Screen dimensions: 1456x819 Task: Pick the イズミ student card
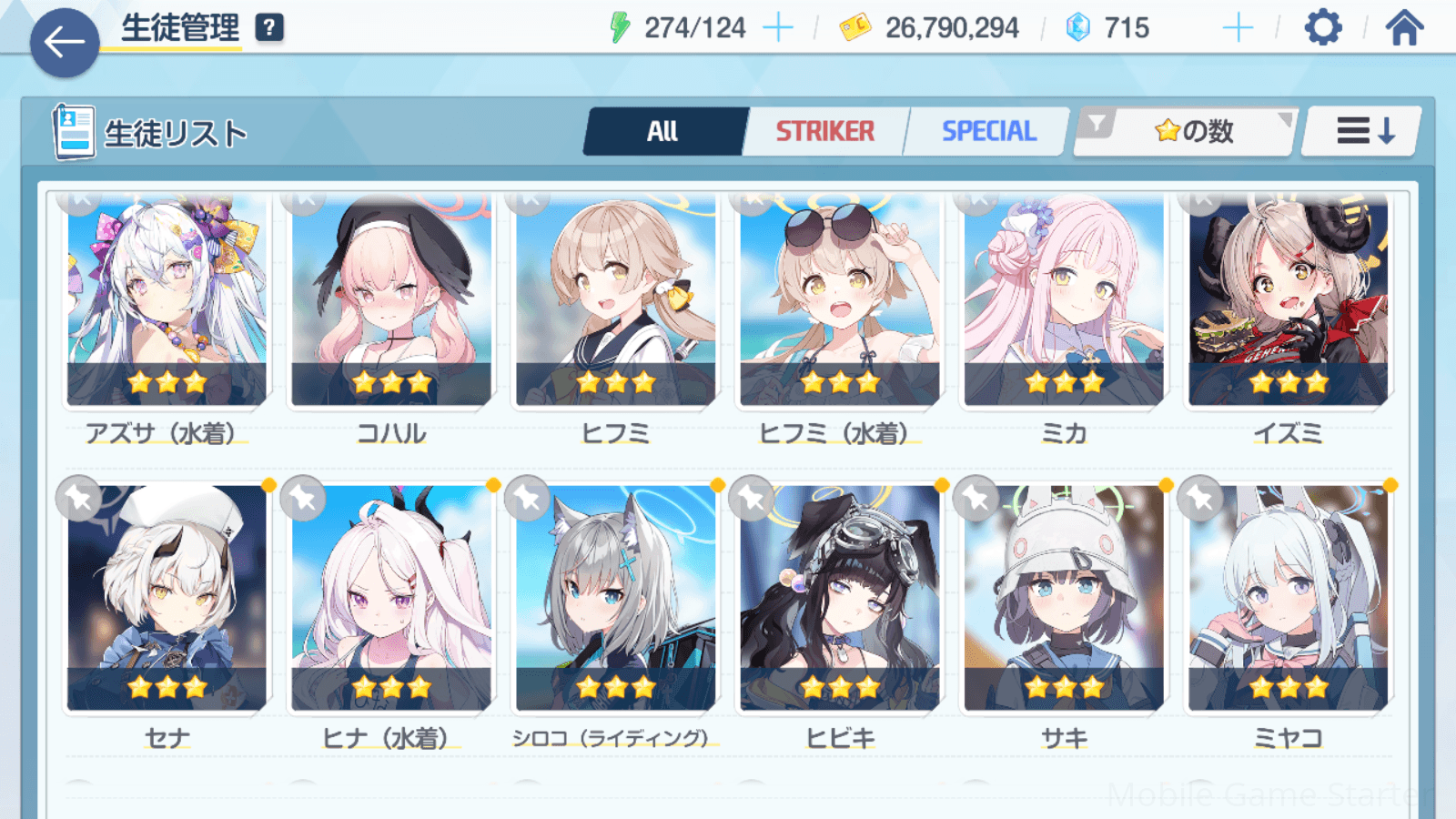(1289, 300)
